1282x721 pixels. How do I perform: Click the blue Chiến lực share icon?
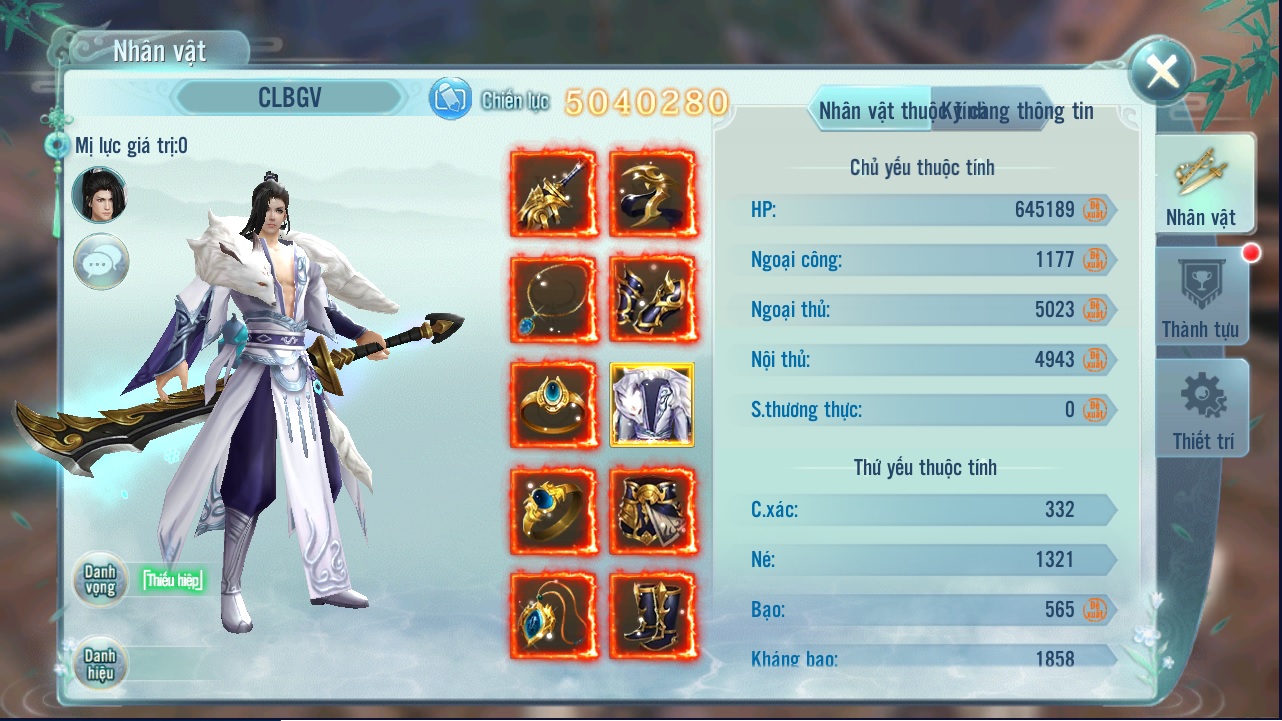point(450,99)
